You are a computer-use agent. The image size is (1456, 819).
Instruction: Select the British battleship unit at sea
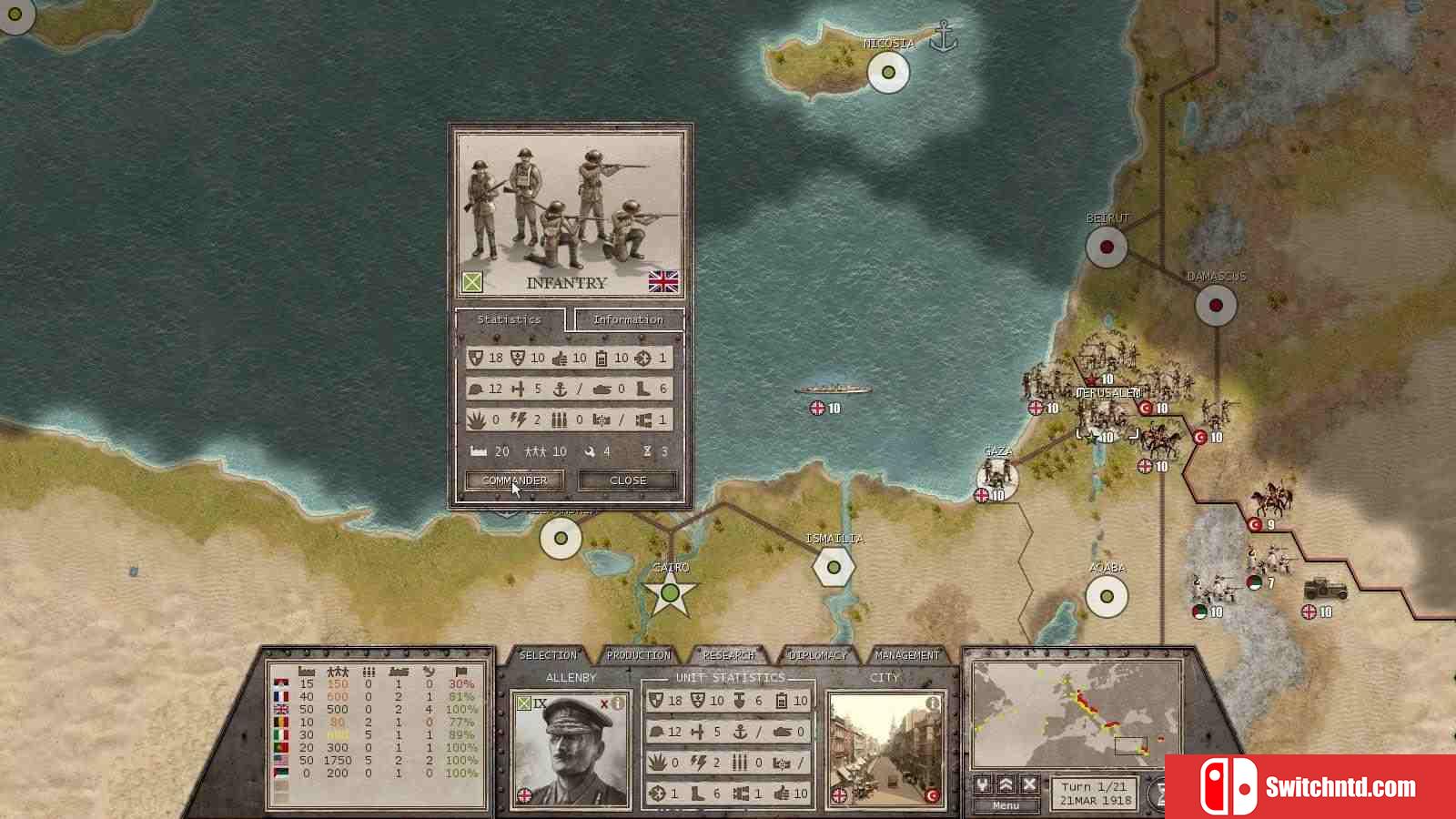pos(832,390)
